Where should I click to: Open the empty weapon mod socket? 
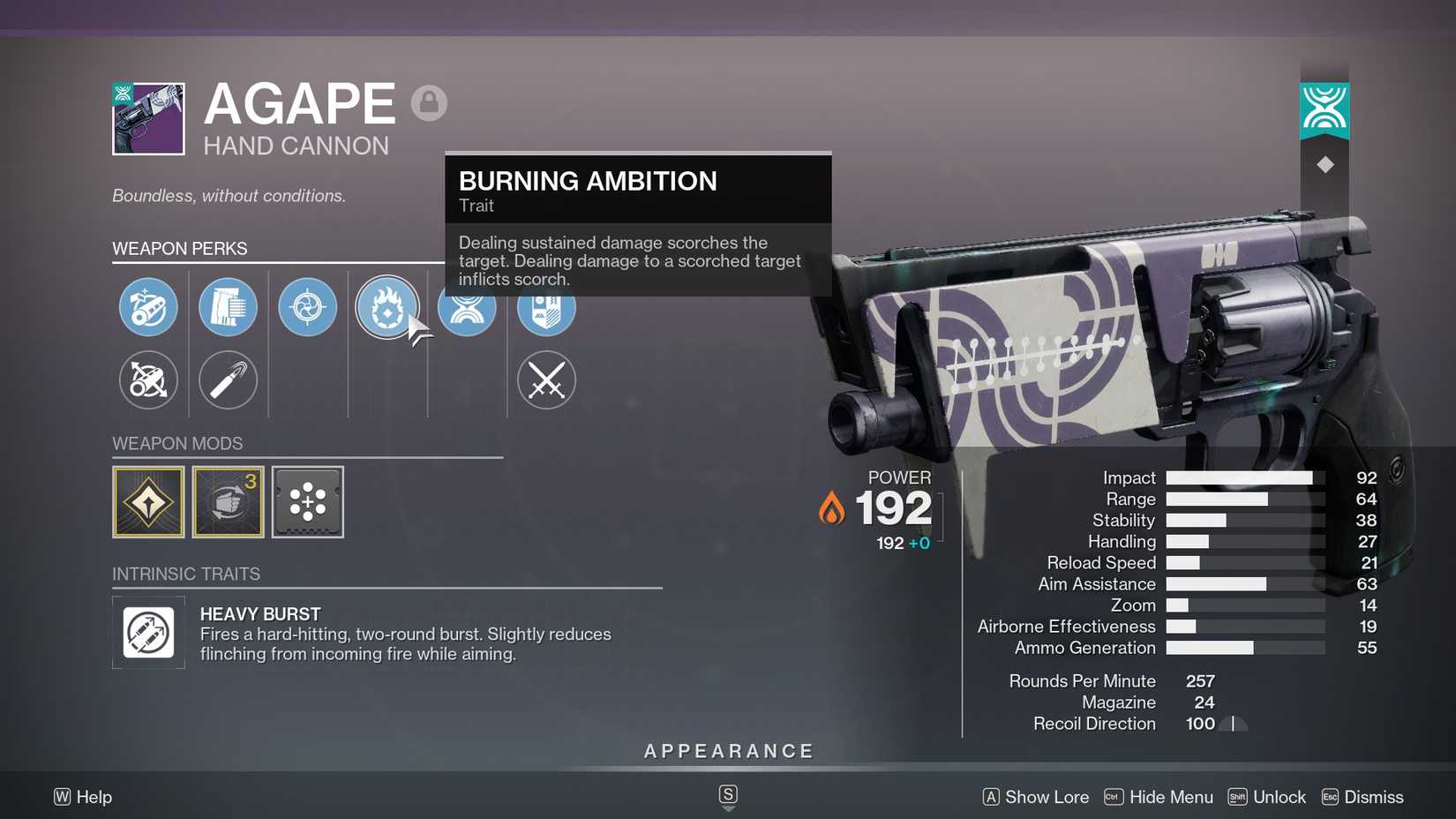tap(307, 500)
